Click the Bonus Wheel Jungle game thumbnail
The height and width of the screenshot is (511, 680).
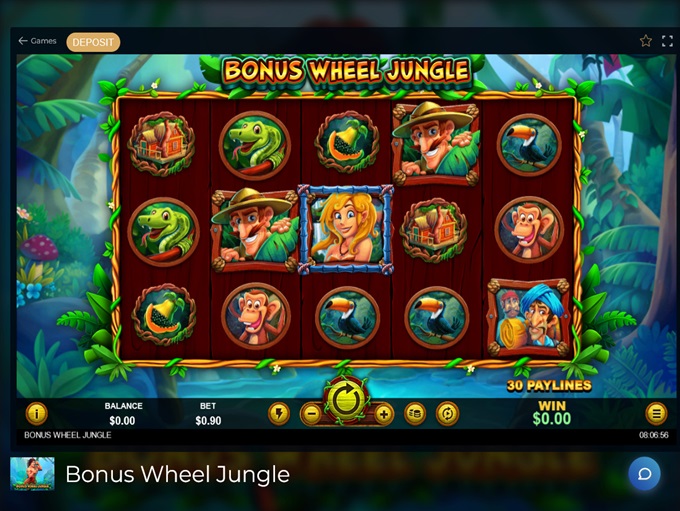tap(32, 474)
